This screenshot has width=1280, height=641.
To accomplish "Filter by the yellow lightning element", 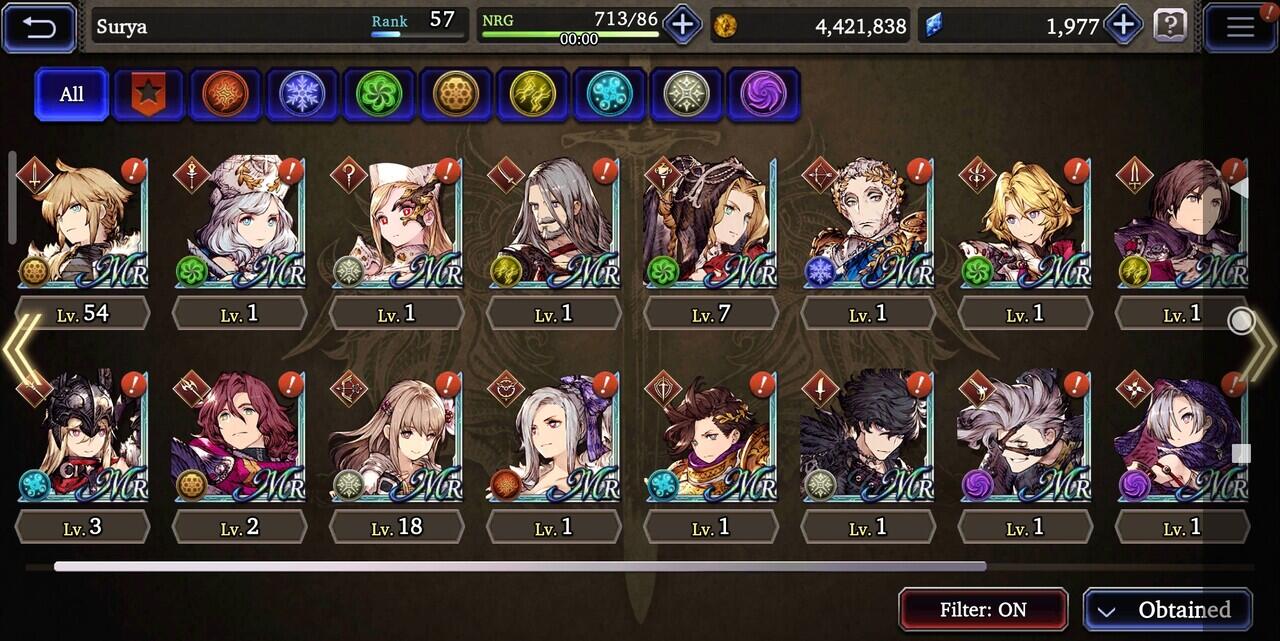I will (532, 95).
